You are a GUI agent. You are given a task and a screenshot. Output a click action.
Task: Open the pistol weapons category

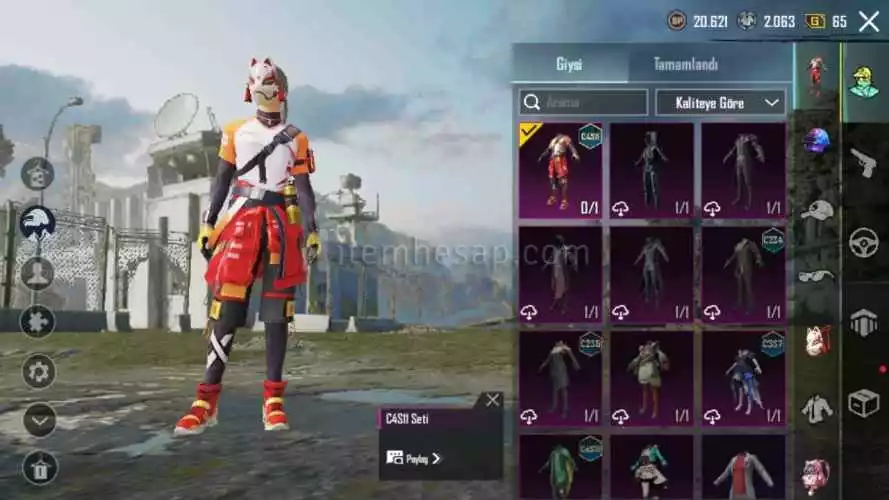(863, 161)
